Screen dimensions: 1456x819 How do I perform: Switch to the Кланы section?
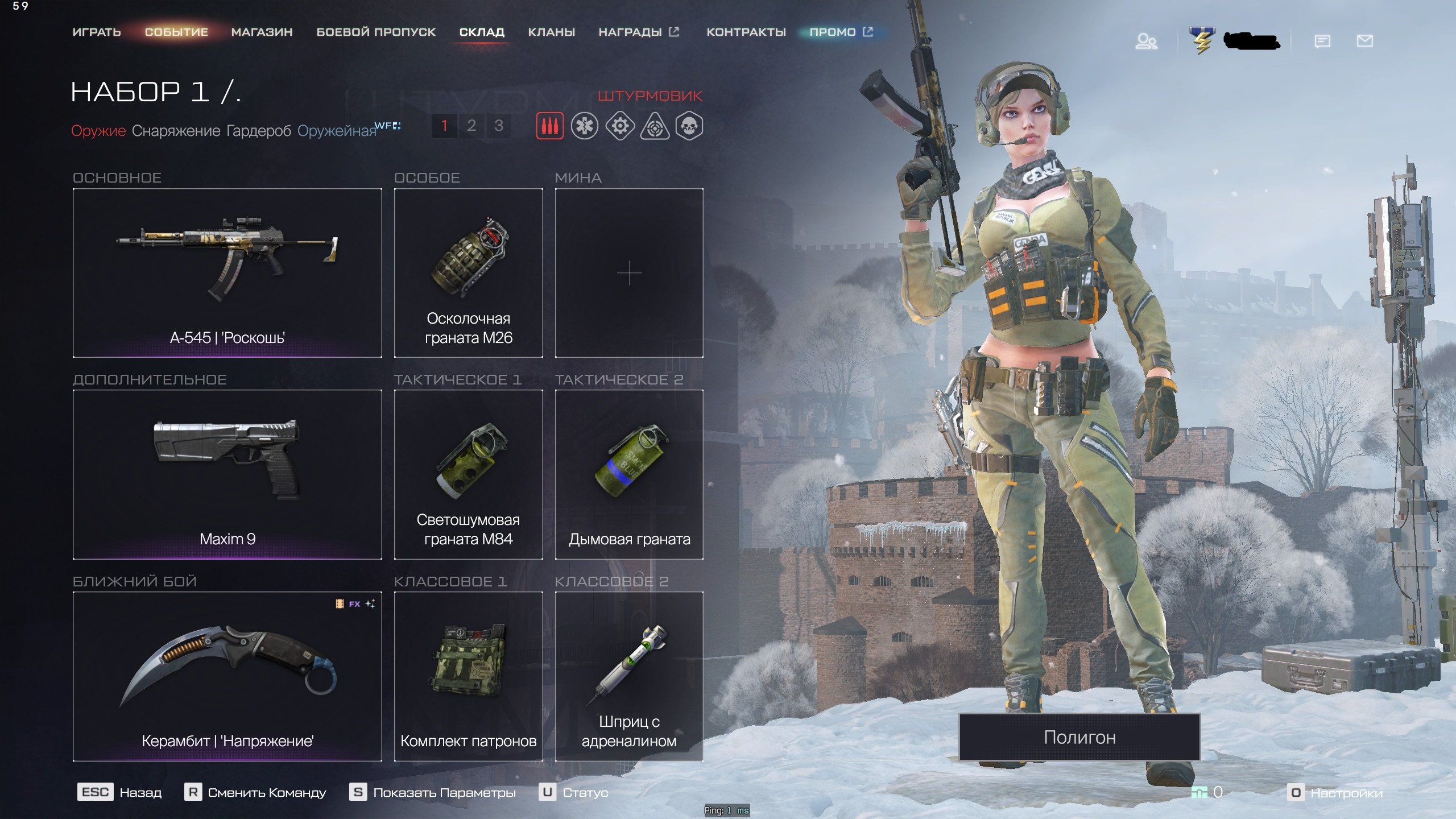coord(551,32)
